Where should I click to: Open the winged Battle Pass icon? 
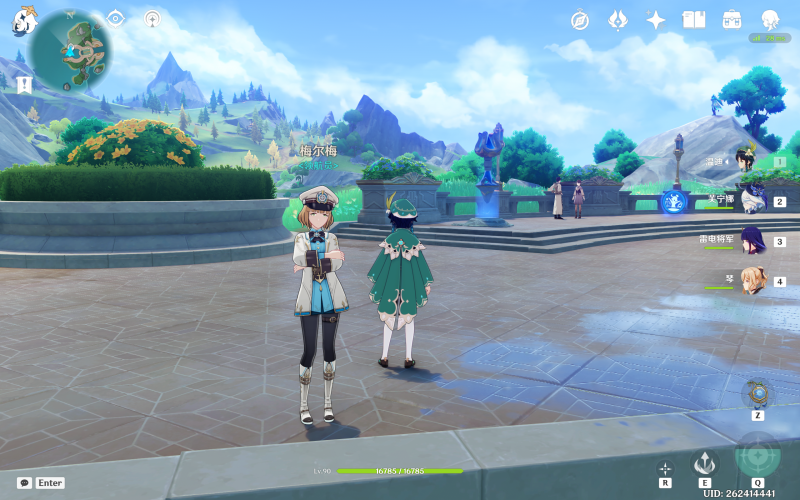tap(618, 20)
